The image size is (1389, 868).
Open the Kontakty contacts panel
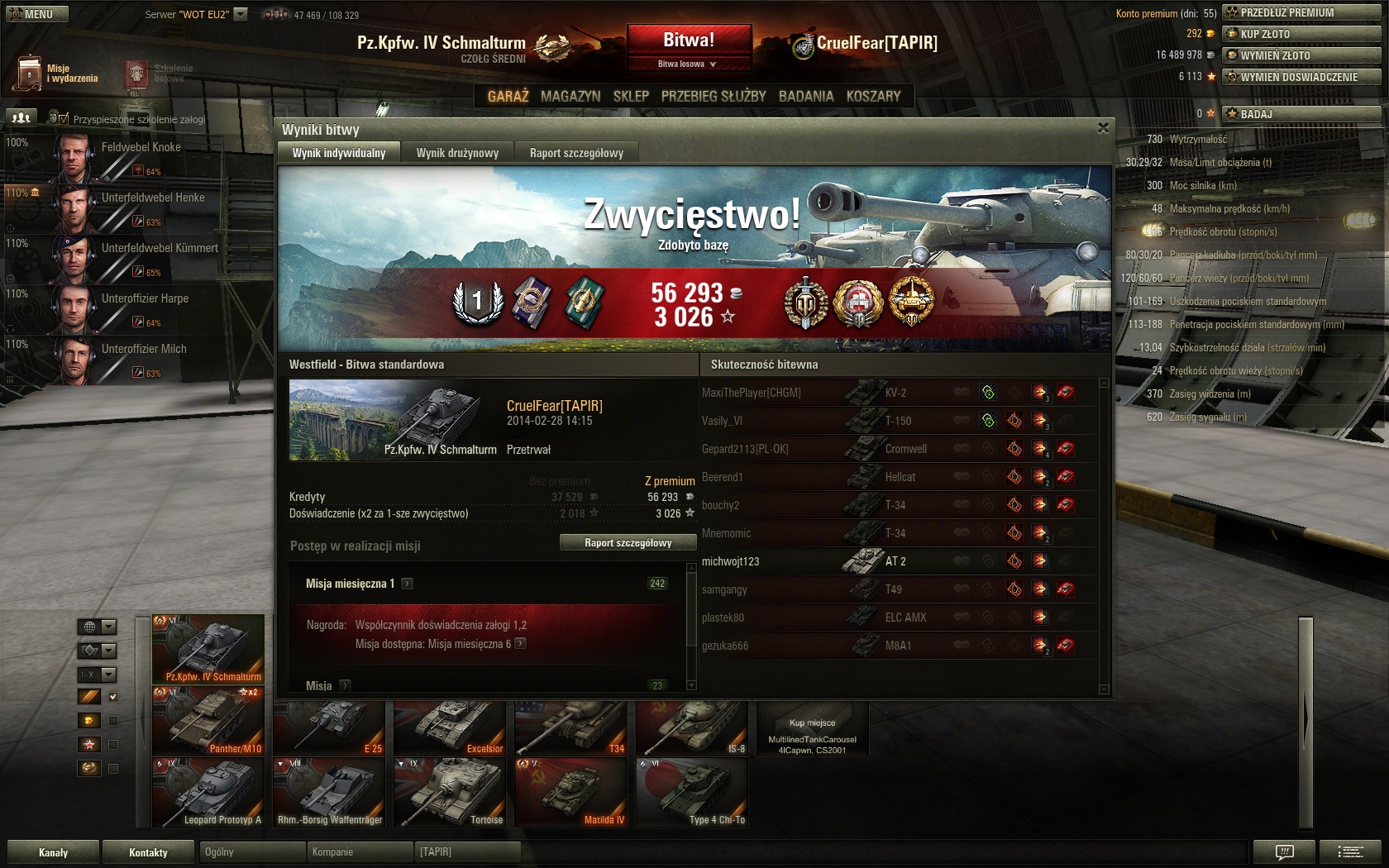(148, 852)
